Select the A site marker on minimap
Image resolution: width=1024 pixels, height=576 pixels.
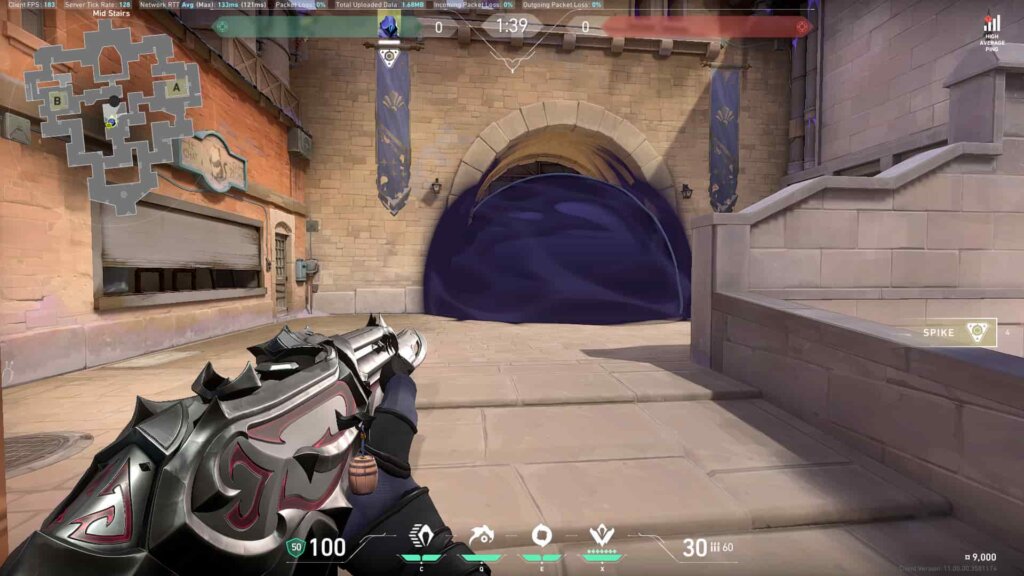coord(178,87)
